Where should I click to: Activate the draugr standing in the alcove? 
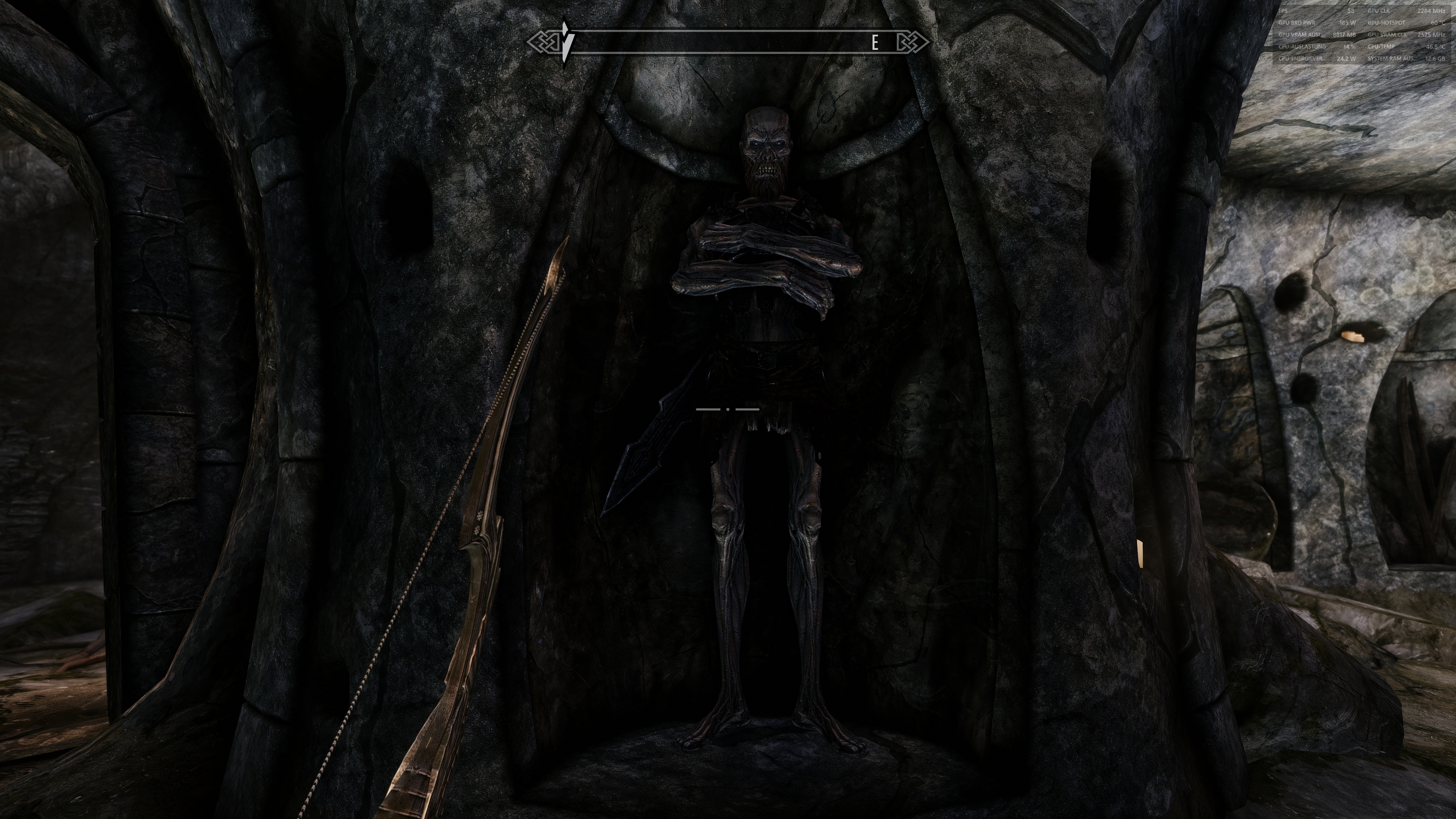(x=760, y=282)
